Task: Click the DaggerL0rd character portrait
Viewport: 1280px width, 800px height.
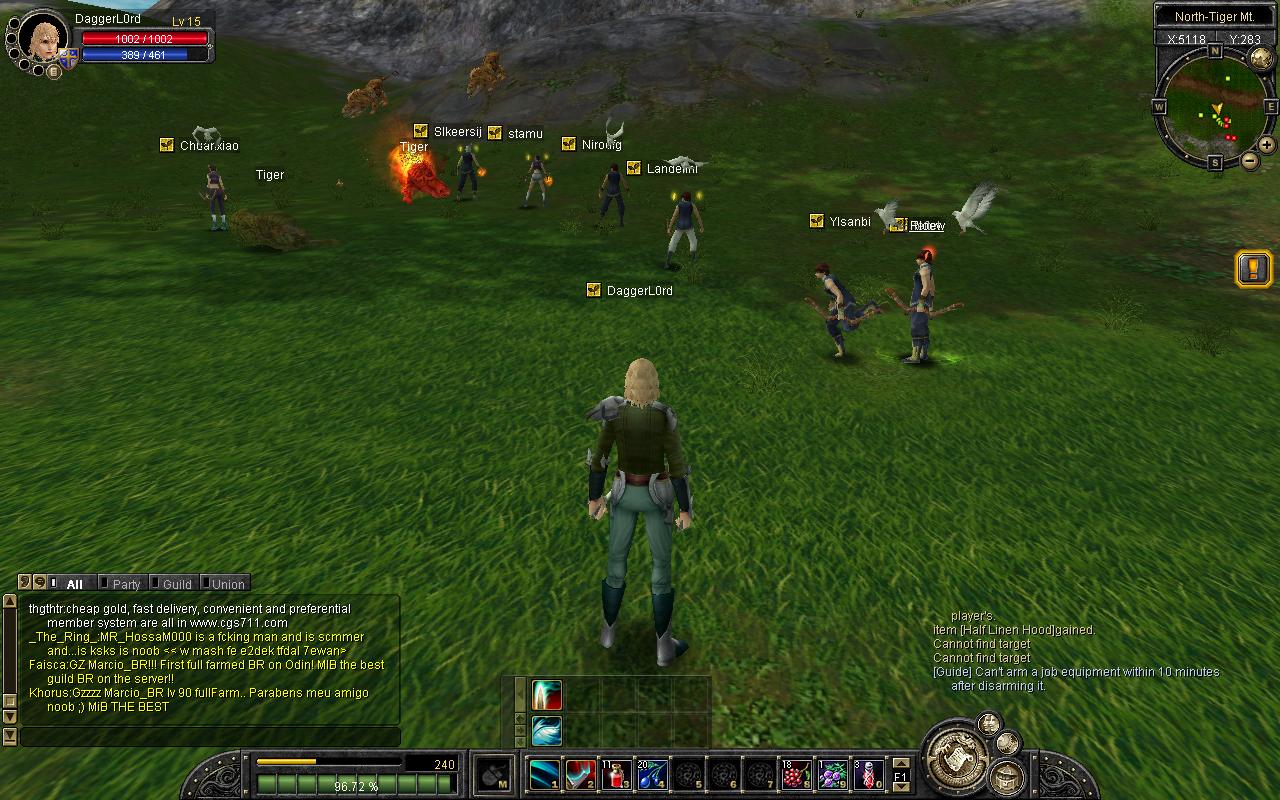Action: pos(43,37)
